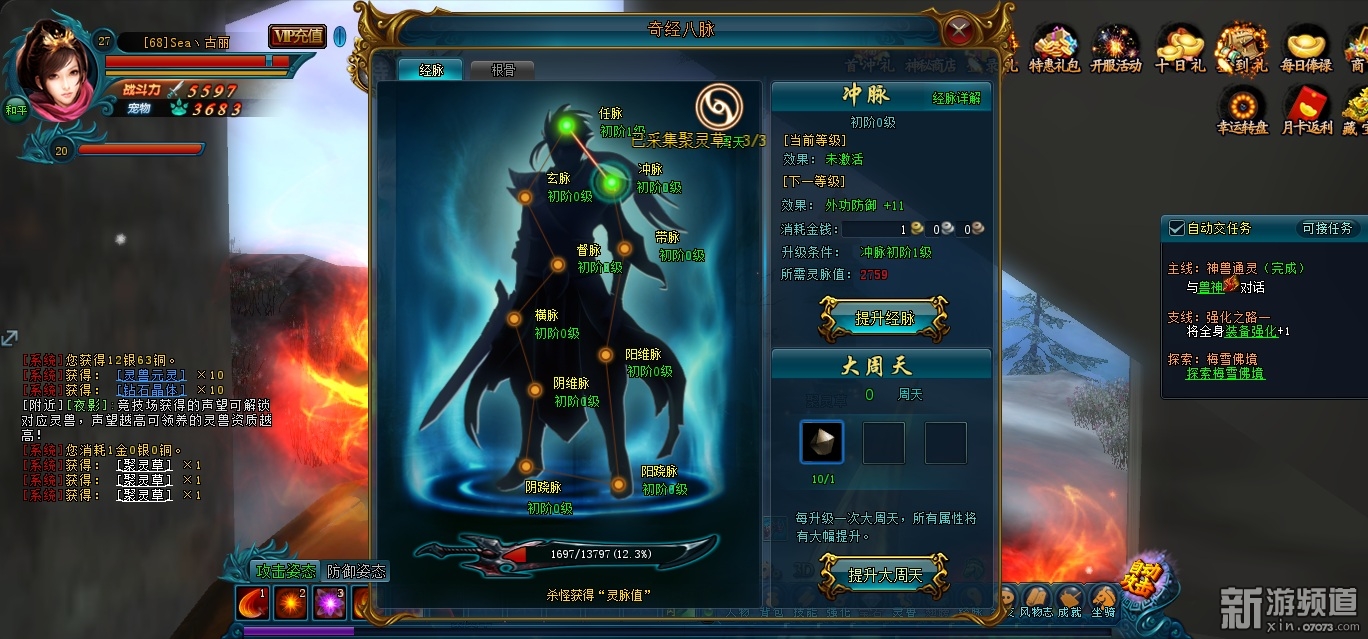Select the 任脉 meridian node

point(568,125)
